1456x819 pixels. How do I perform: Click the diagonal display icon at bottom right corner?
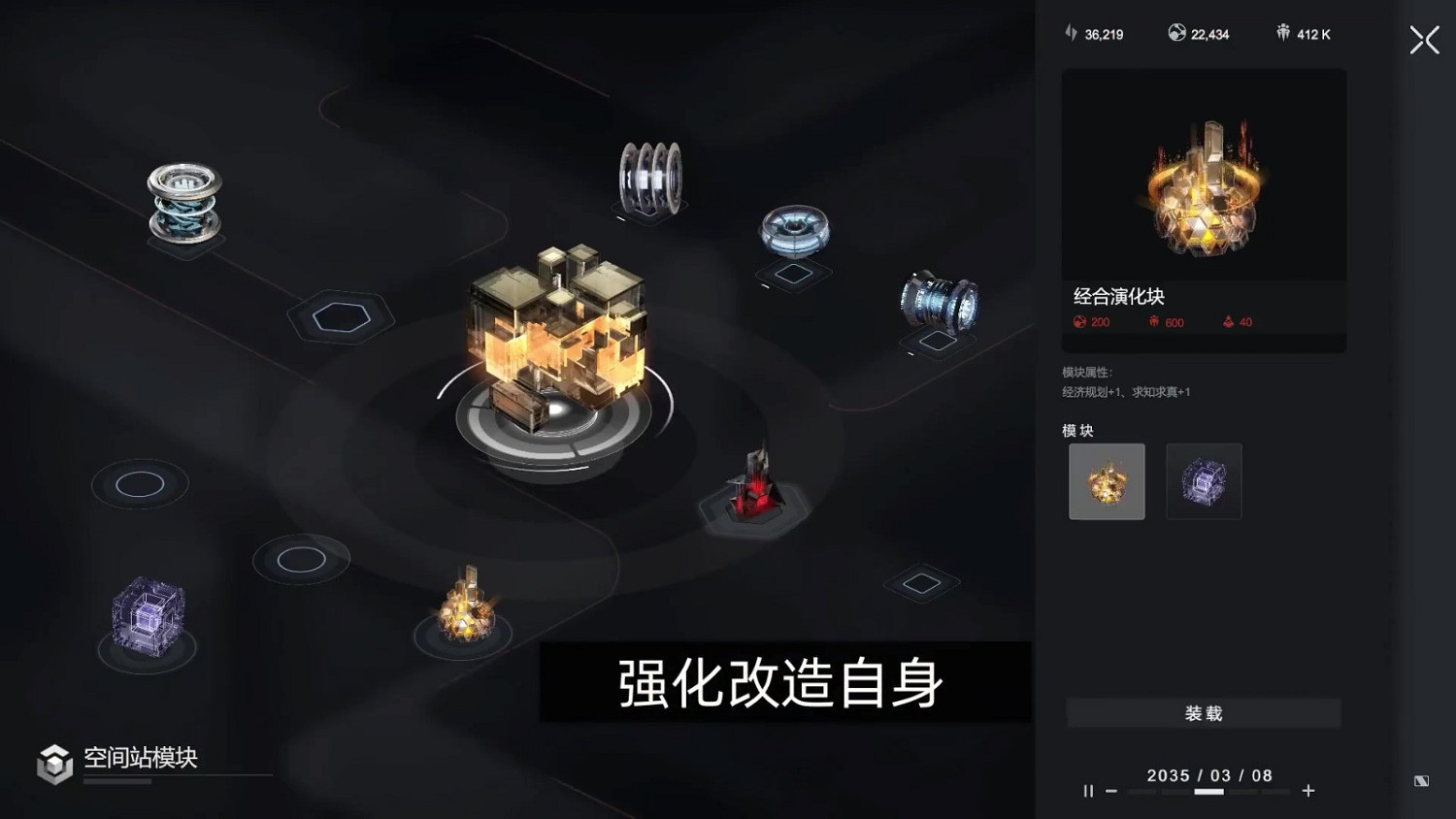pos(1420,780)
